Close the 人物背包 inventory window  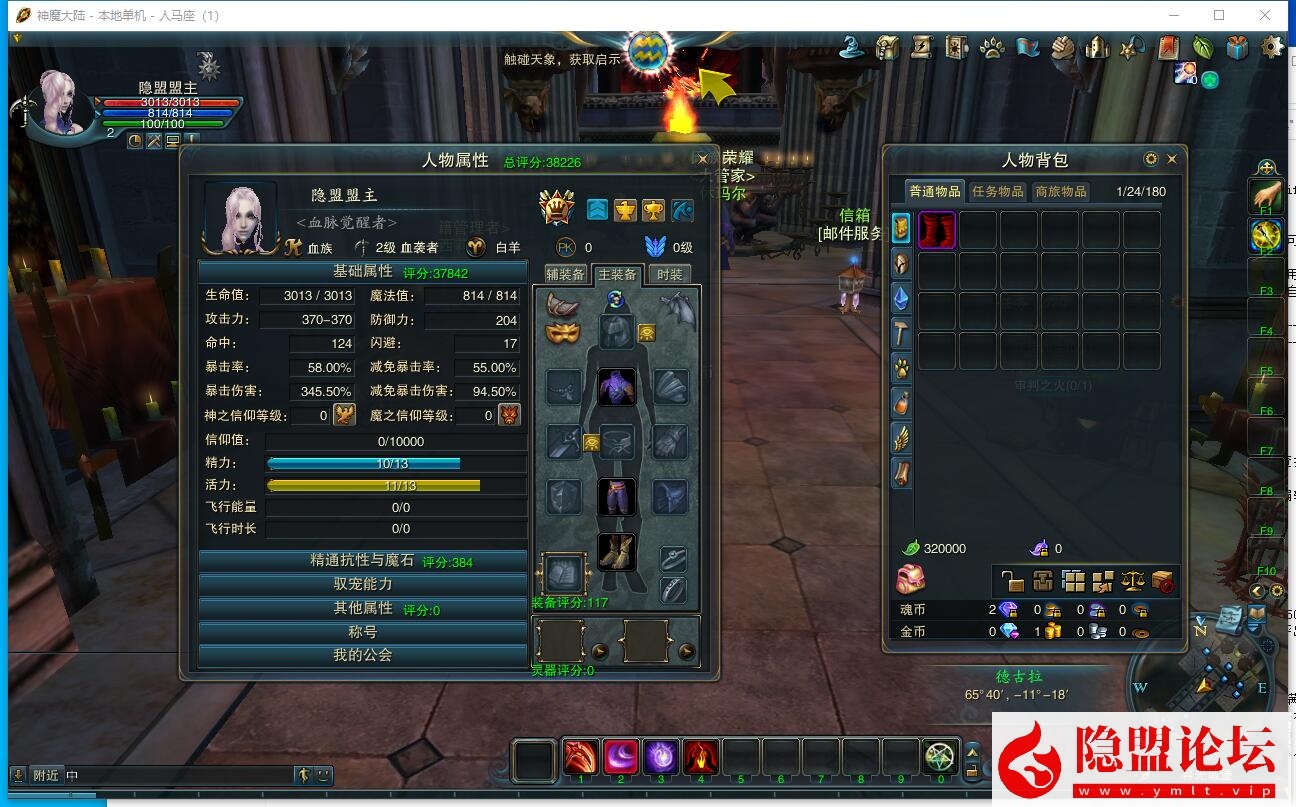[1172, 159]
